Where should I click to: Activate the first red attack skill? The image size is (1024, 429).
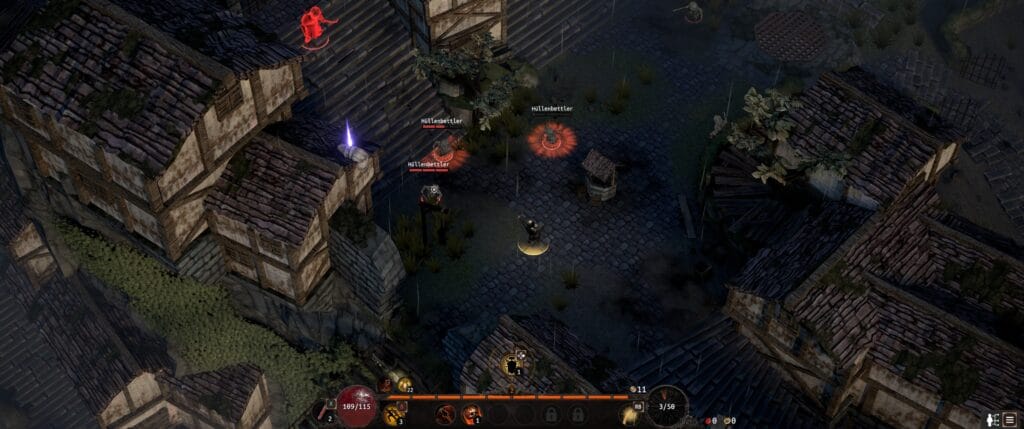(447, 413)
